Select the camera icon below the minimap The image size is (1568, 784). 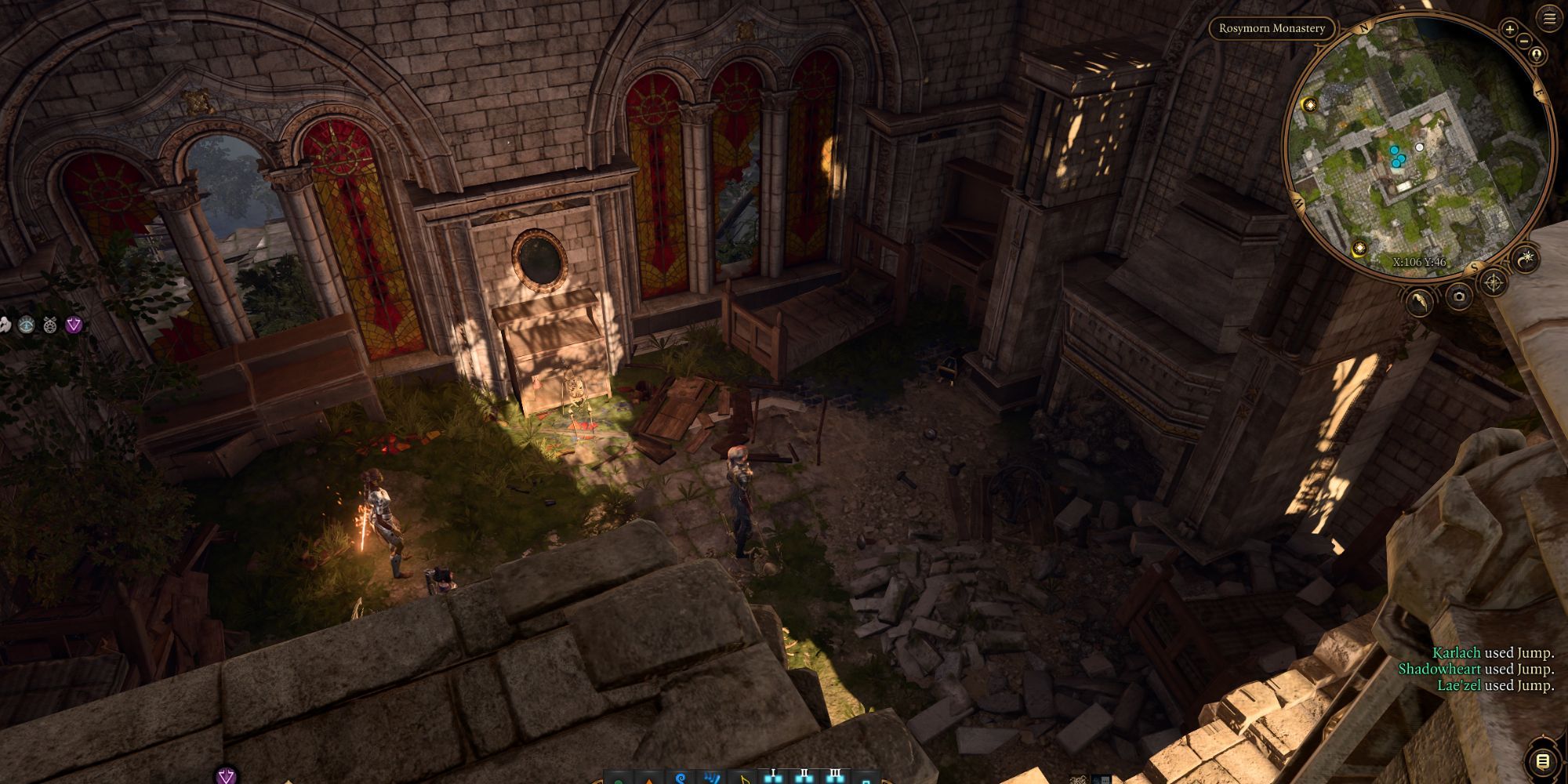pyautogui.click(x=1459, y=299)
